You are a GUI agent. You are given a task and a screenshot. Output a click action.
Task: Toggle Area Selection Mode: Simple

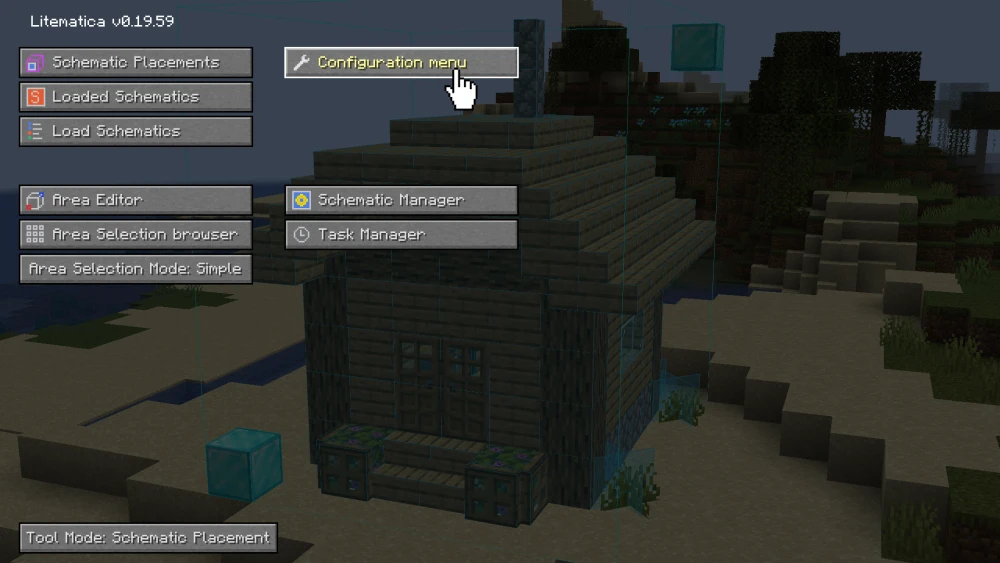click(x=135, y=269)
